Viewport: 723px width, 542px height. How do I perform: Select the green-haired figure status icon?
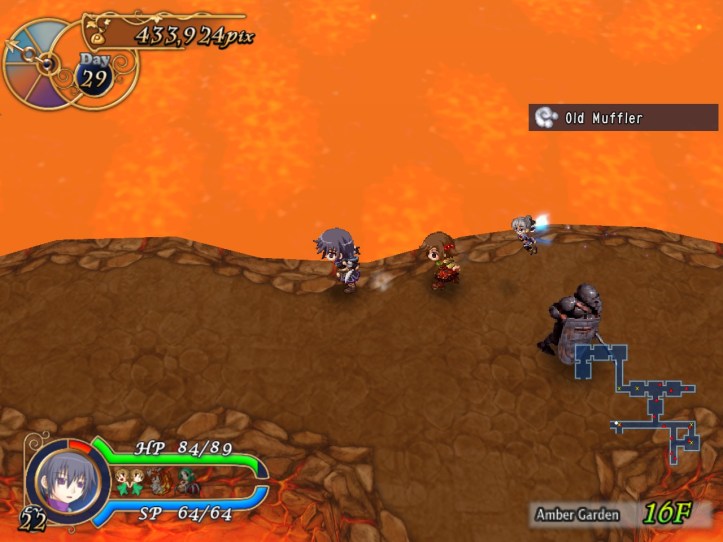187,482
